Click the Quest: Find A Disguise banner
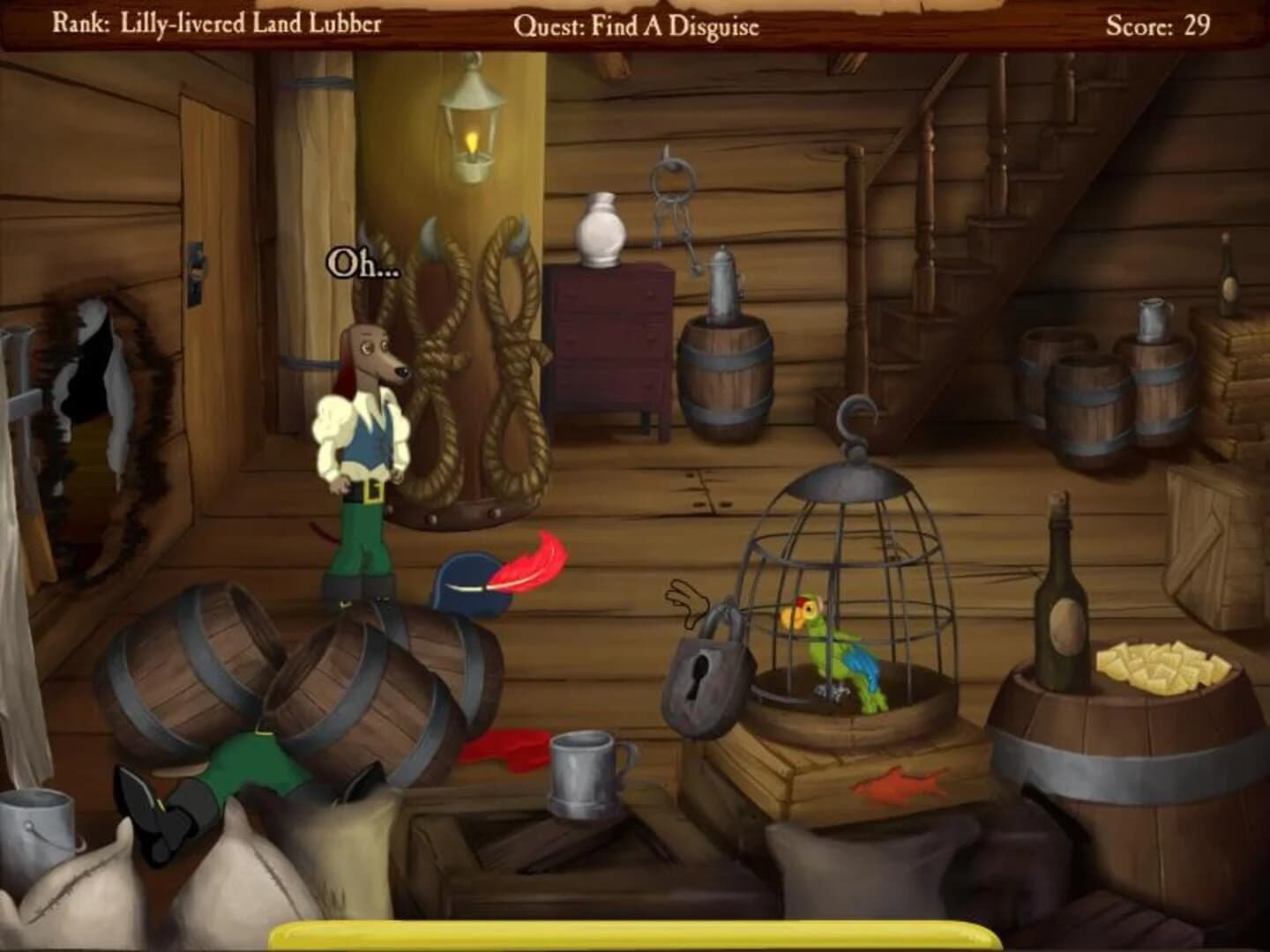The width and height of the screenshot is (1270, 952). (637, 26)
